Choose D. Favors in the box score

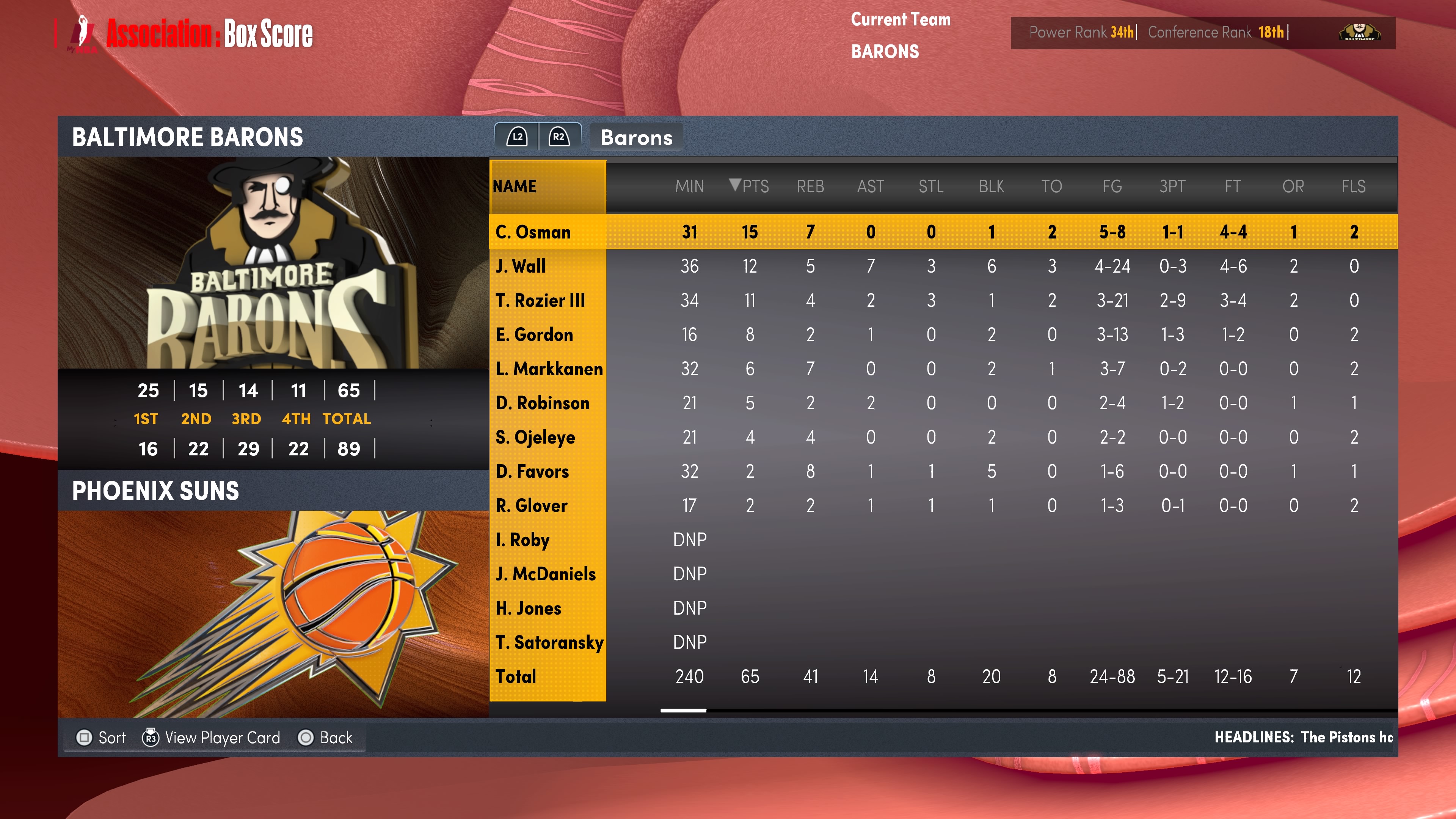532,471
